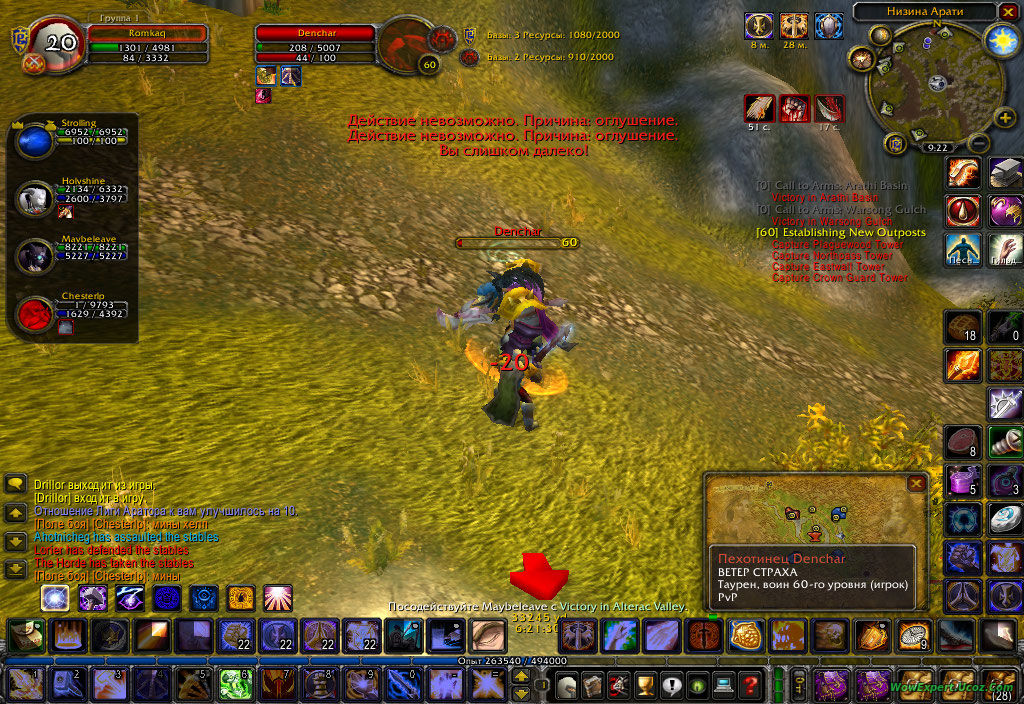Activate the anvil icon on right bar
The width and height of the screenshot is (1024, 704).
[1004, 173]
